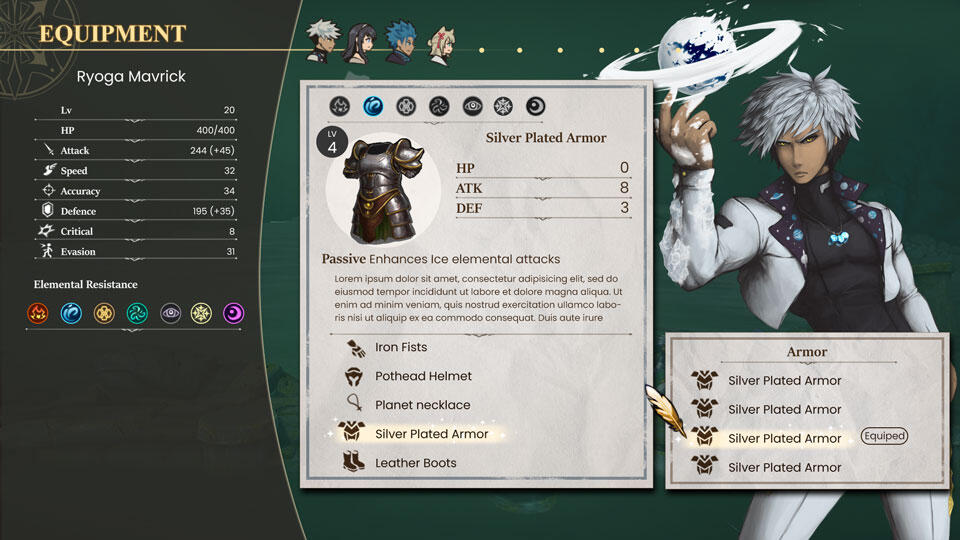Image resolution: width=960 pixels, height=540 pixels.
Task: Select the white-haired character portrait
Action: point(324,41)
